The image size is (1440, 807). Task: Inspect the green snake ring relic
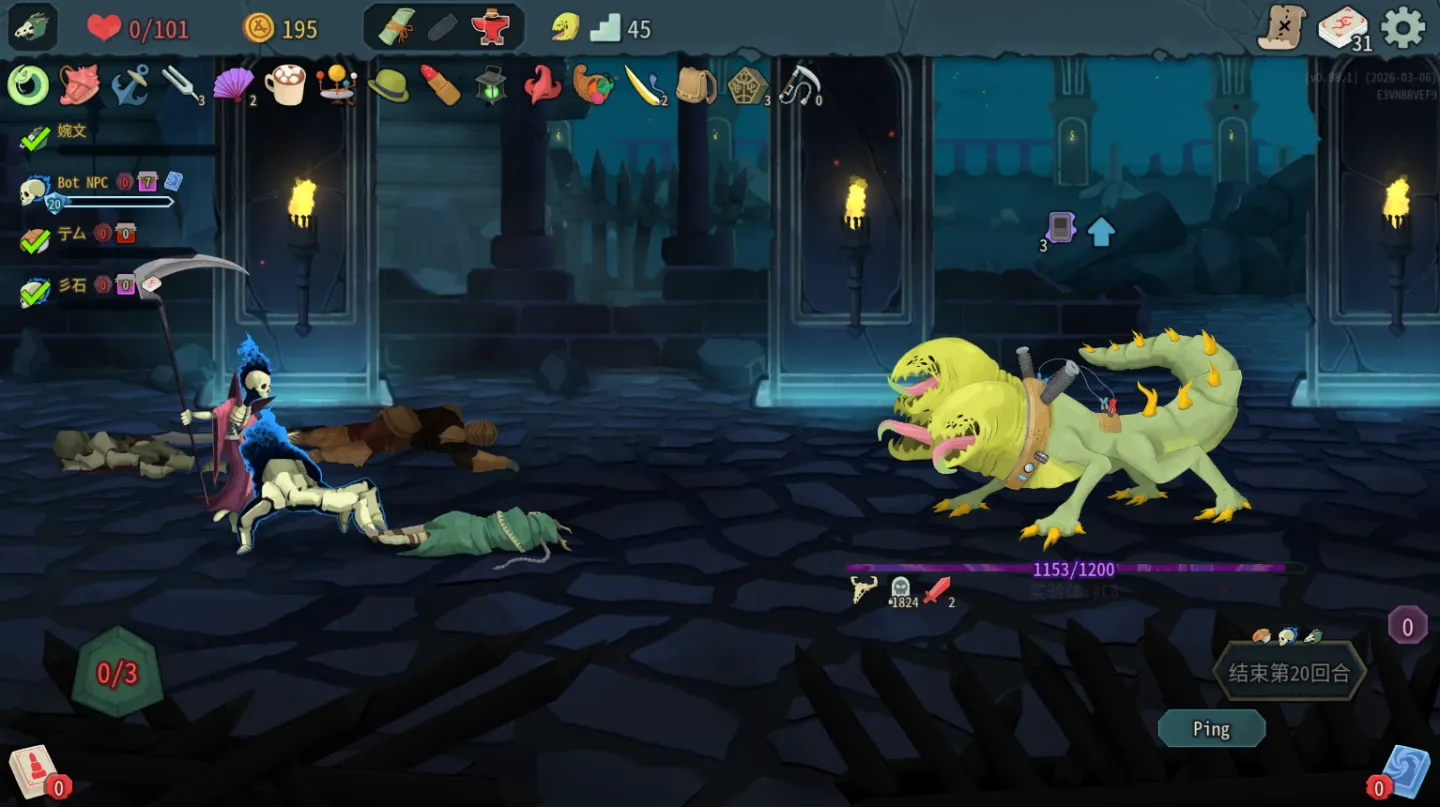(x=28, y=85)
